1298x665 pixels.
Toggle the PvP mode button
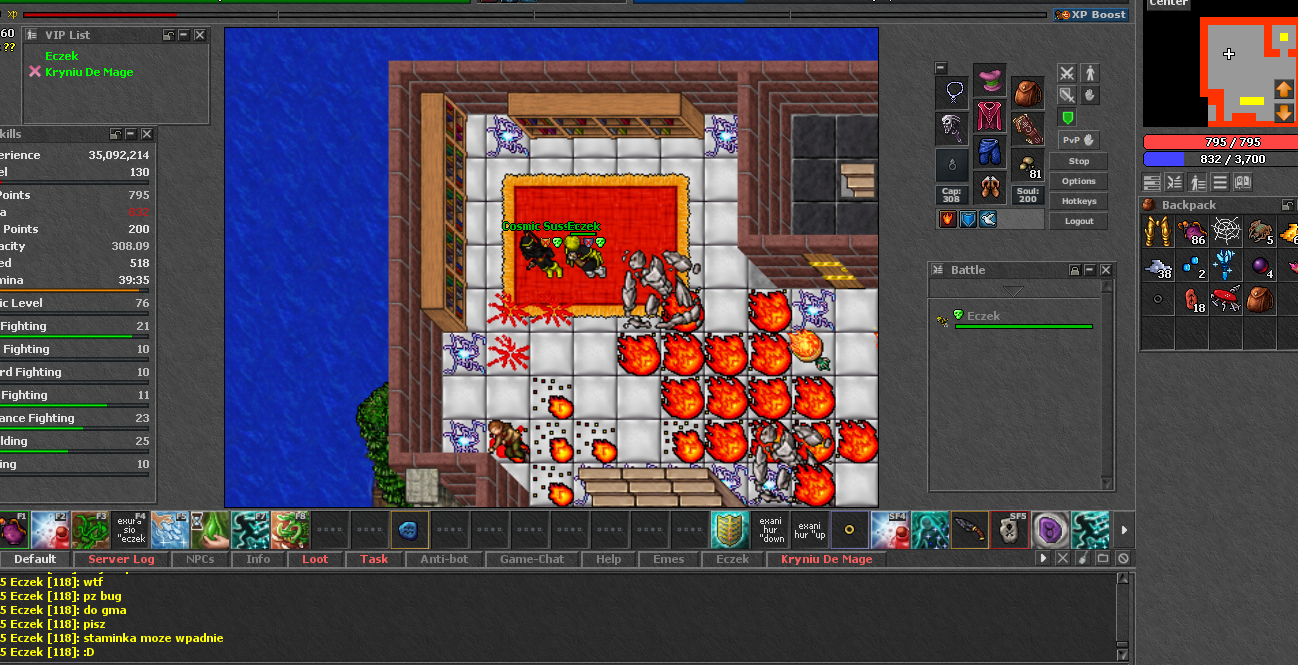1078,140
